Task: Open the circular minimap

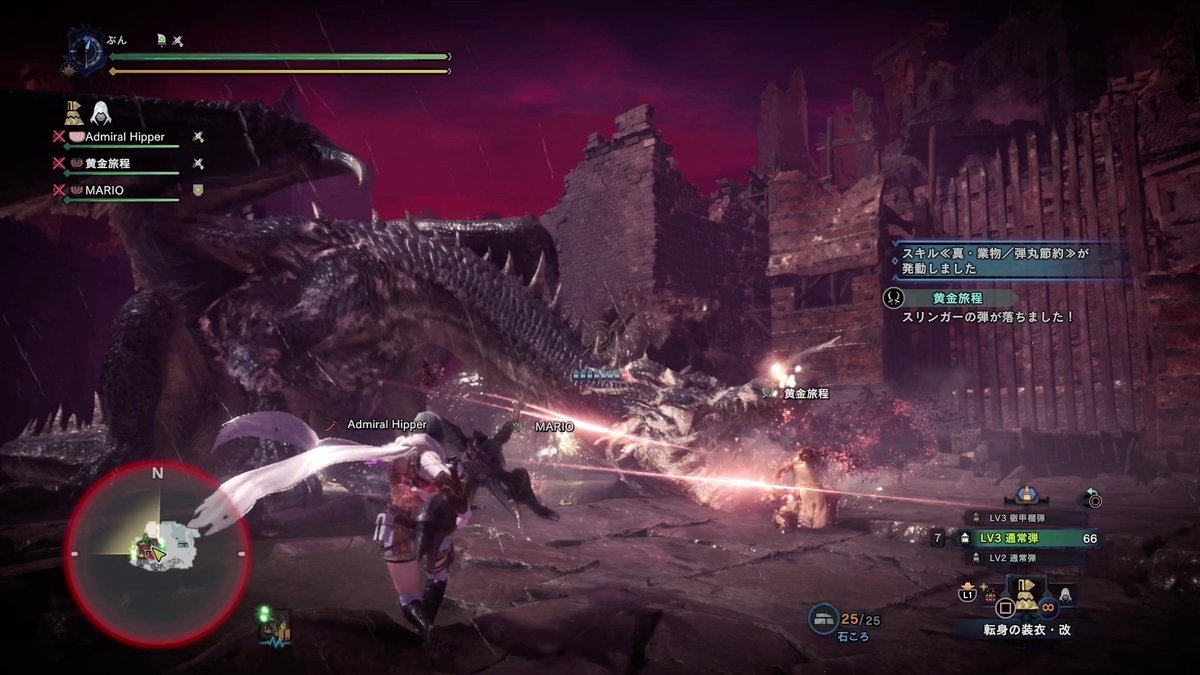Action: (157, 551)
